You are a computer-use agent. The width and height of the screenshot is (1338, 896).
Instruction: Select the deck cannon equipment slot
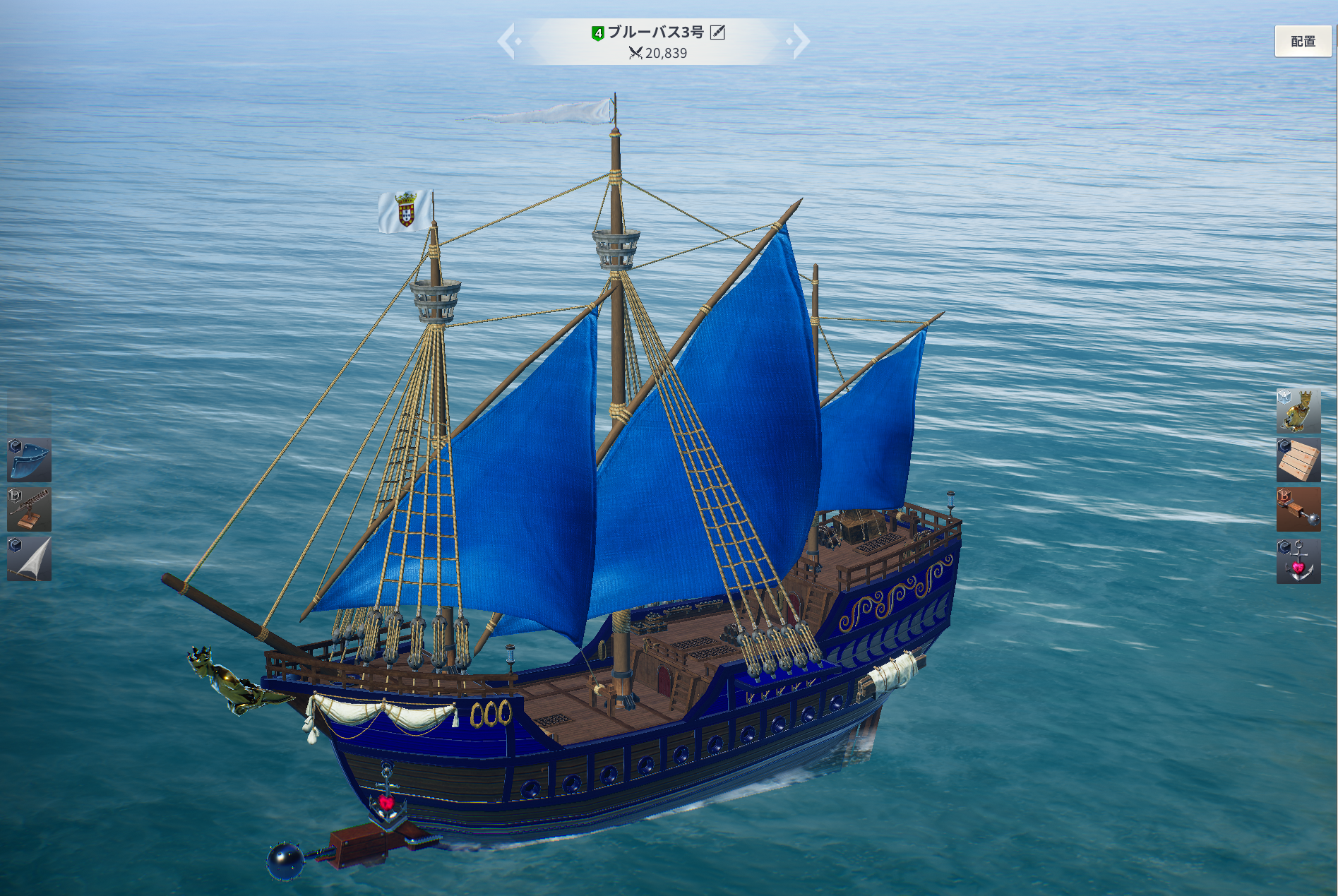coord(29,509)
